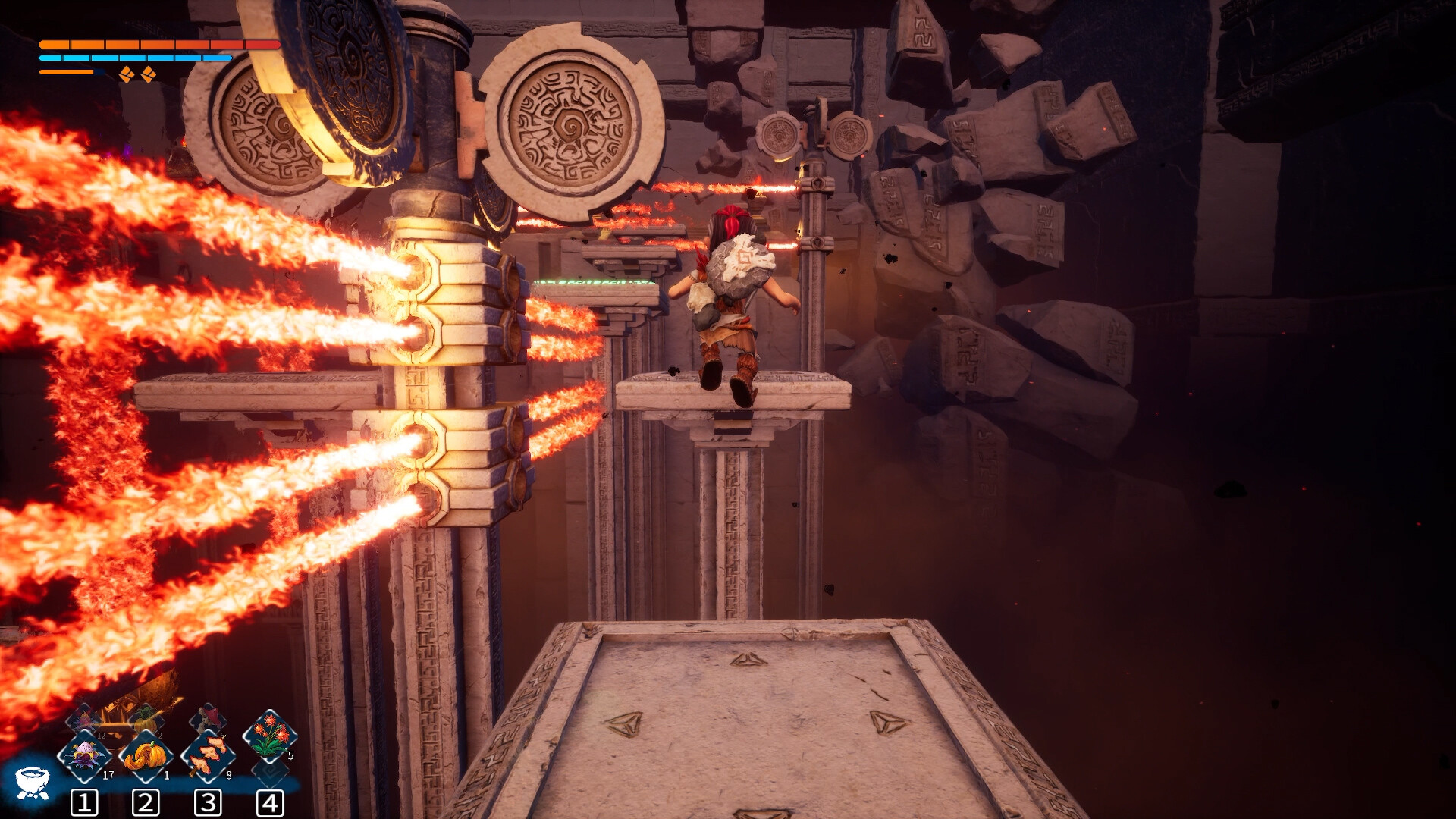Click the red mushroom item above slot 3
Screen dimensions: 1456x819
click(209, 717)
